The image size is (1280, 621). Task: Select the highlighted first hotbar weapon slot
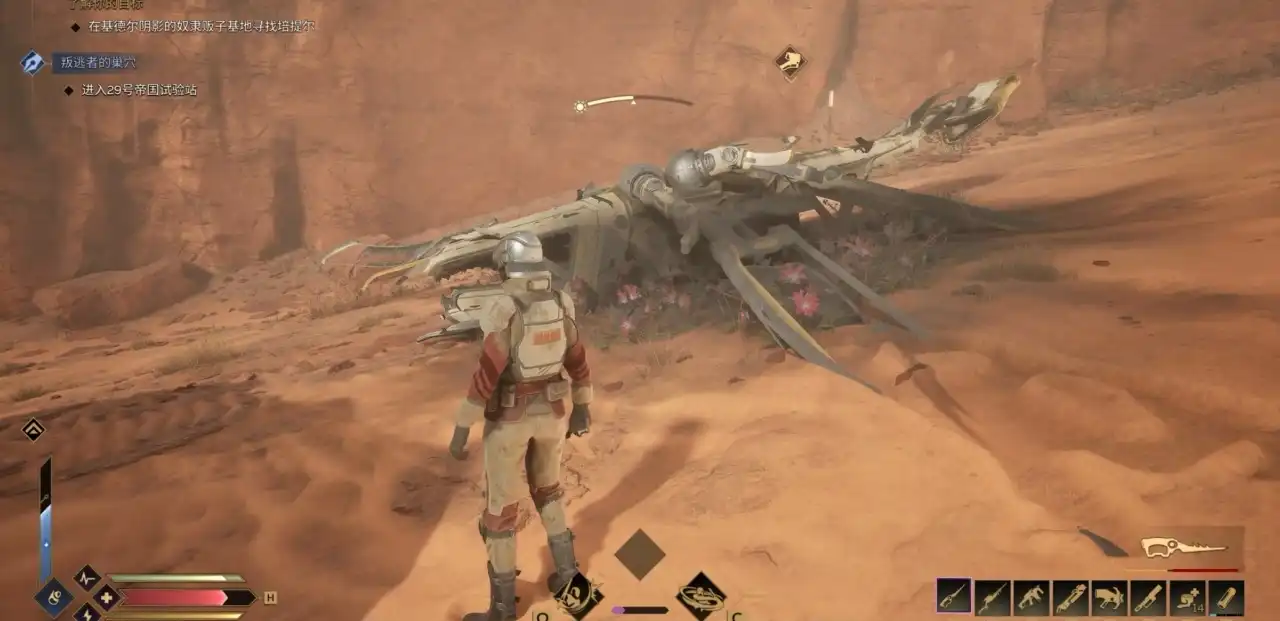[954, 597]
